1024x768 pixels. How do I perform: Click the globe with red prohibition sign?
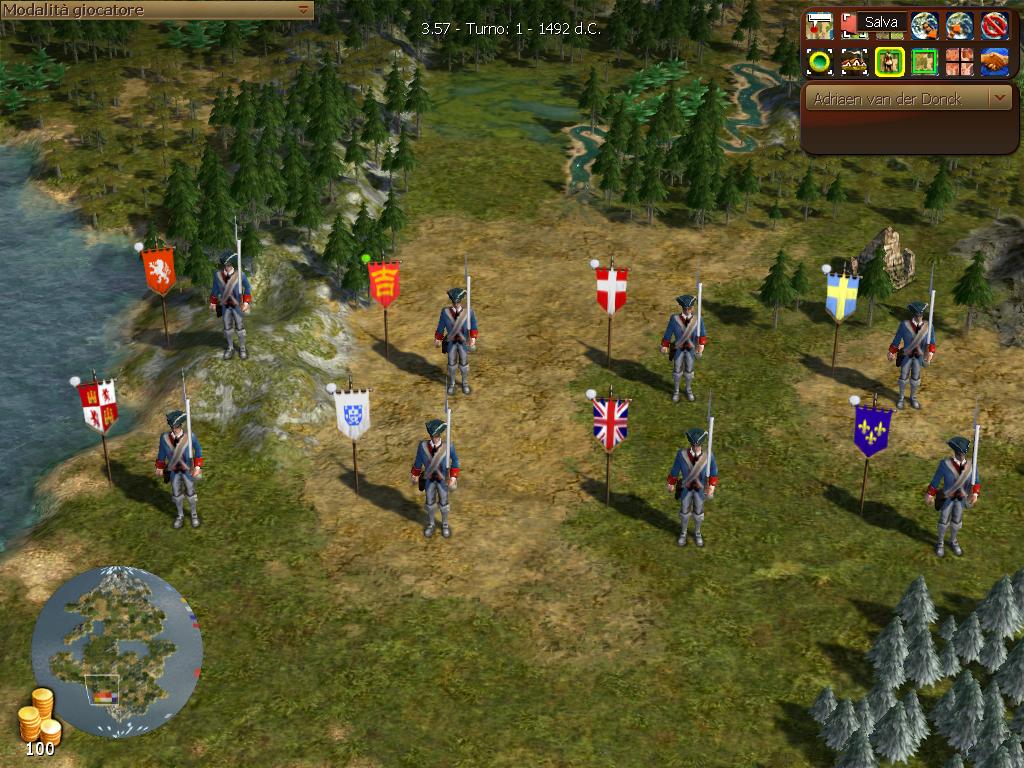click(993, 24)
